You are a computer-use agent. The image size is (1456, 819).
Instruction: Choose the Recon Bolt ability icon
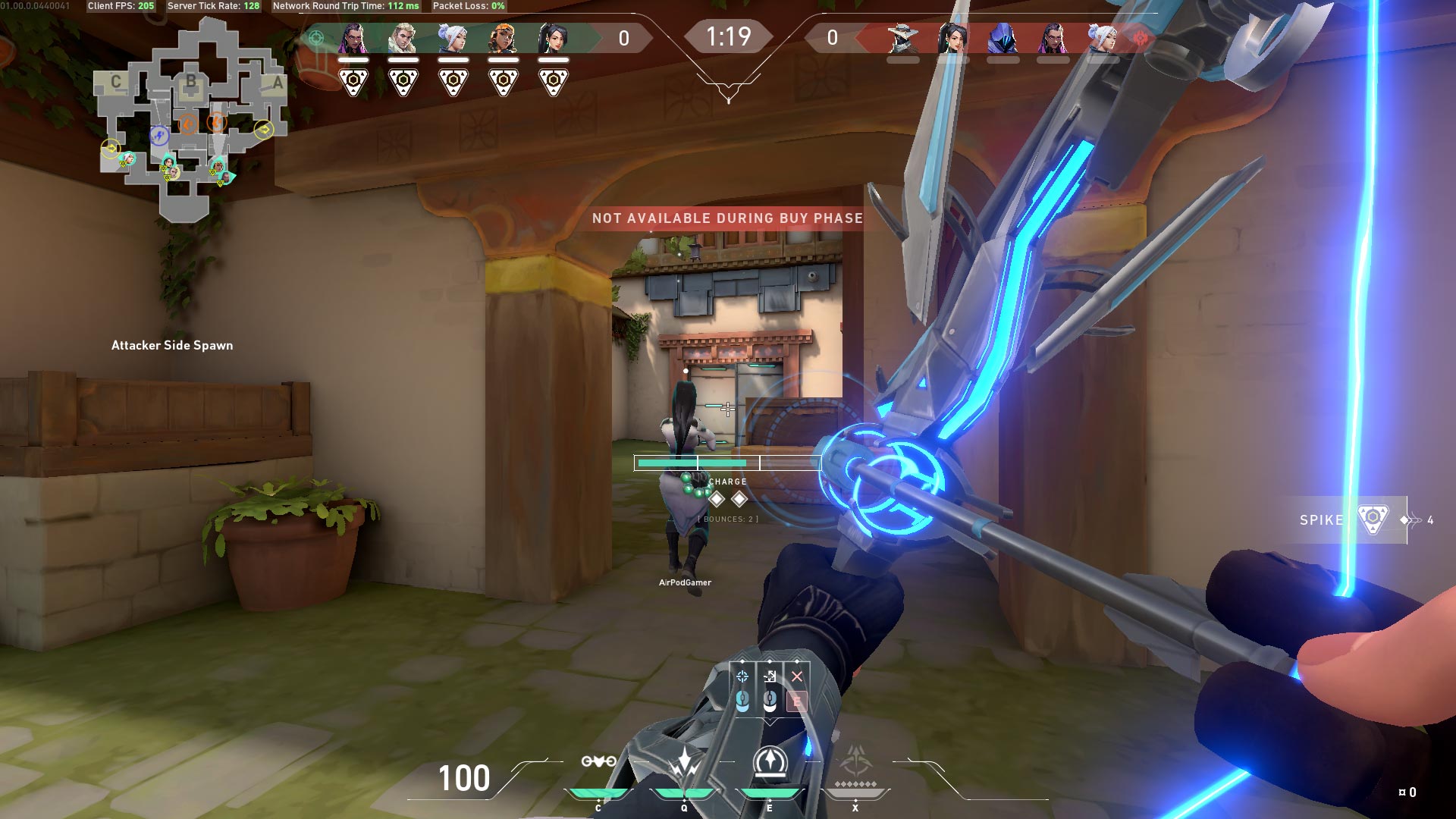(770, 762)
